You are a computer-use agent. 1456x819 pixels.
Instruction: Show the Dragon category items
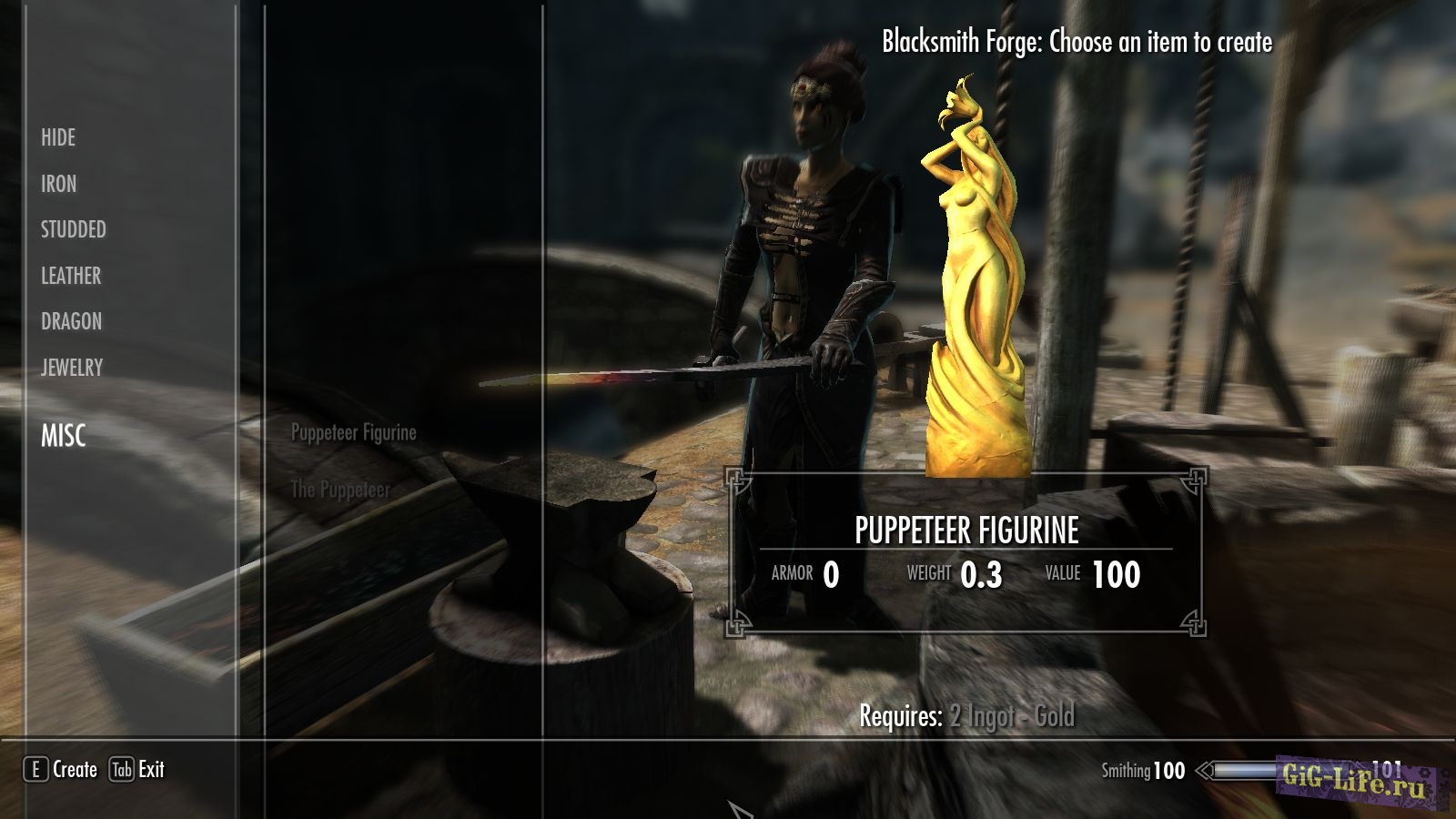[71, 321]
